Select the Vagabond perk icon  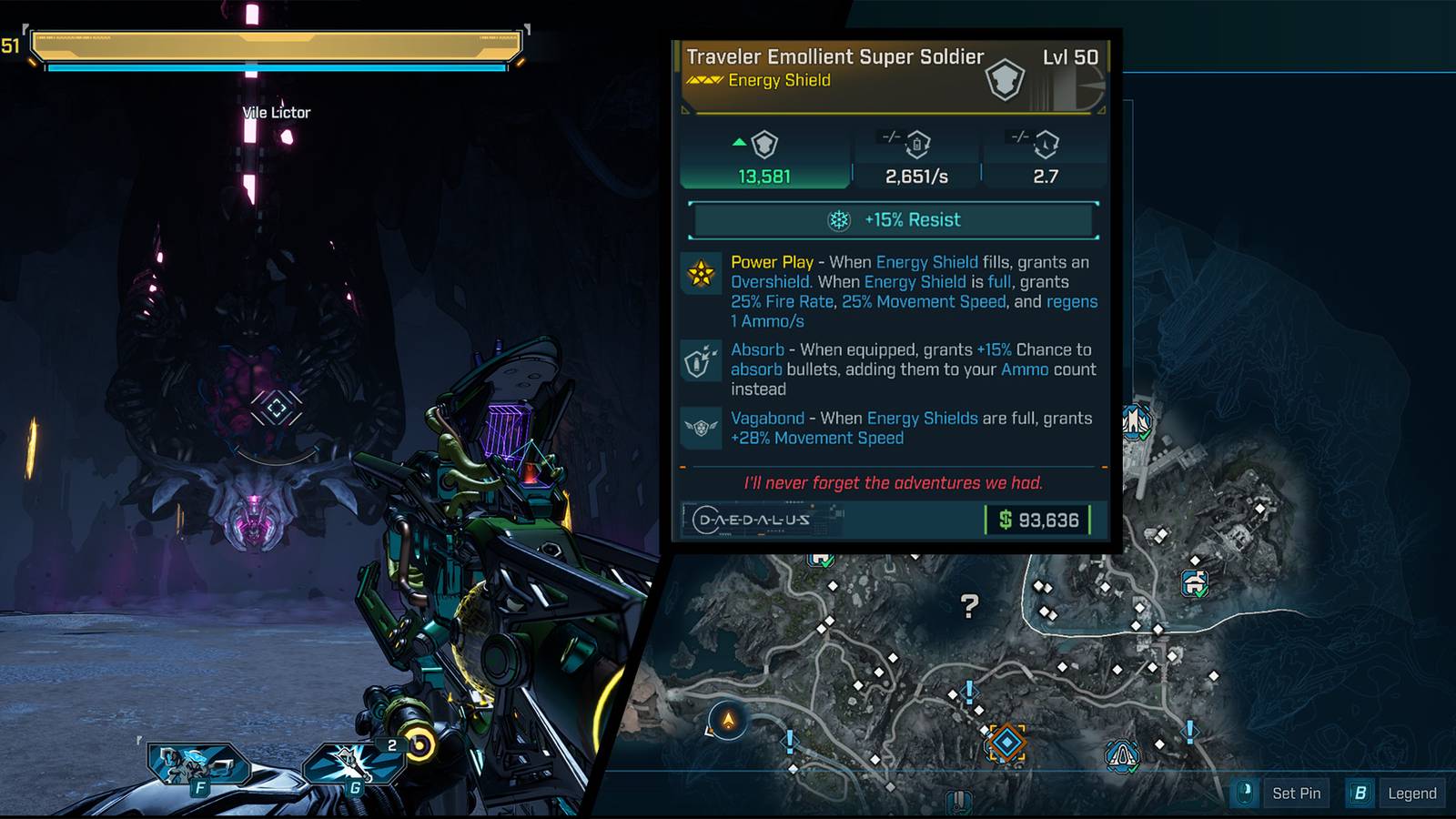(702, 427)
